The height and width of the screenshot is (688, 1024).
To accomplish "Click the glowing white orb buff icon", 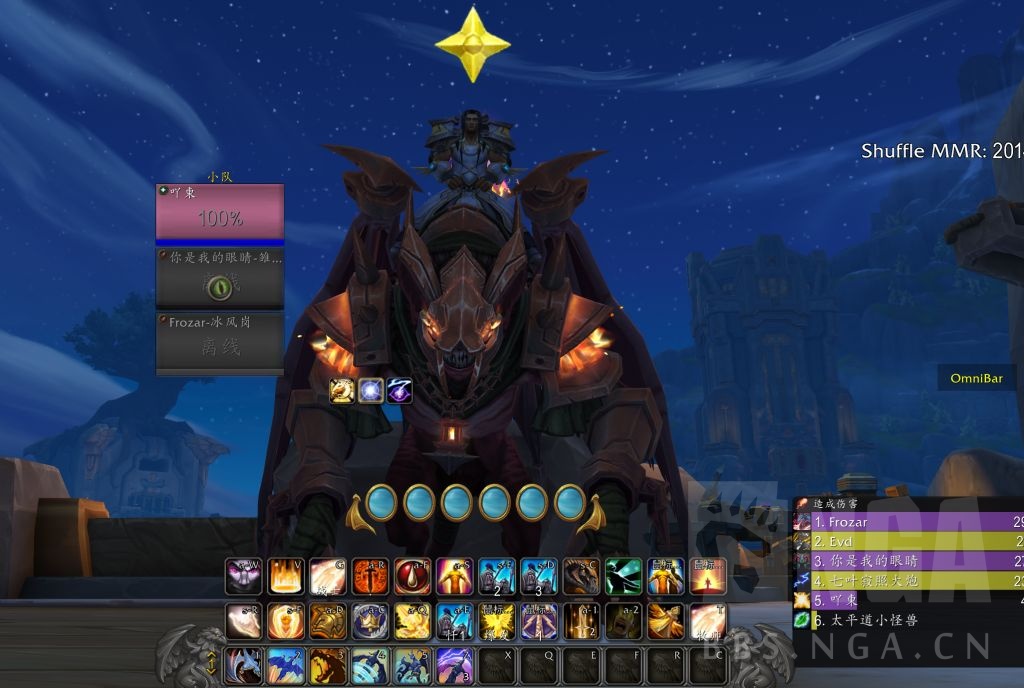I will point(371,390).
